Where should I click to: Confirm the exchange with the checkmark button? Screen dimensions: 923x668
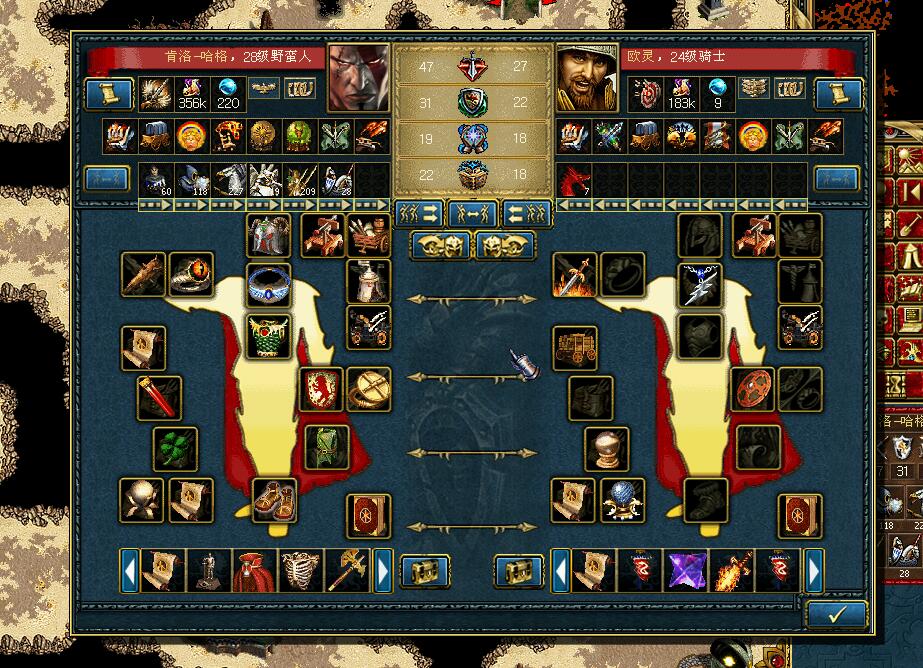point(836,613)
